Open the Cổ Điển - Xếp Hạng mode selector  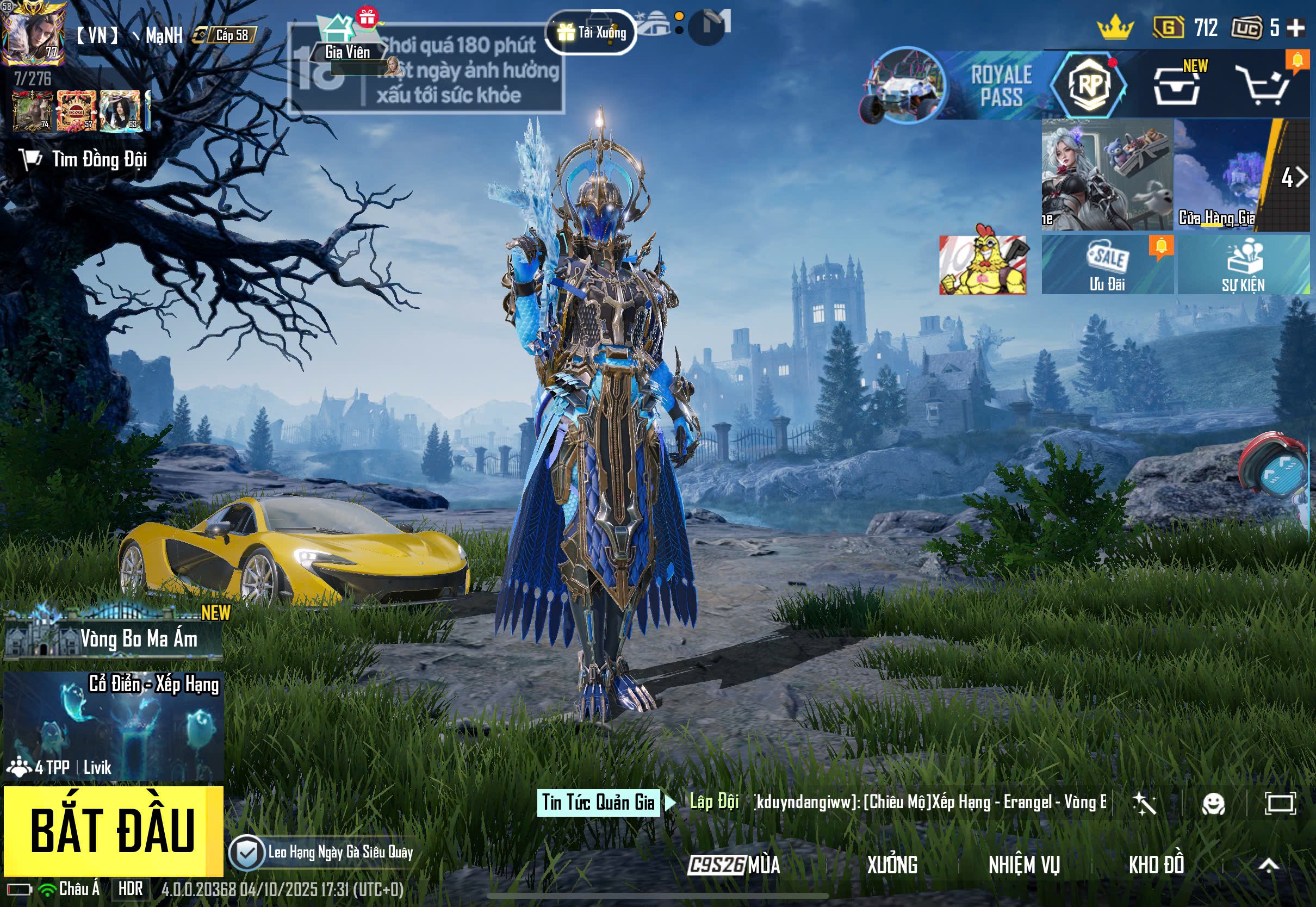pos(114,726)
